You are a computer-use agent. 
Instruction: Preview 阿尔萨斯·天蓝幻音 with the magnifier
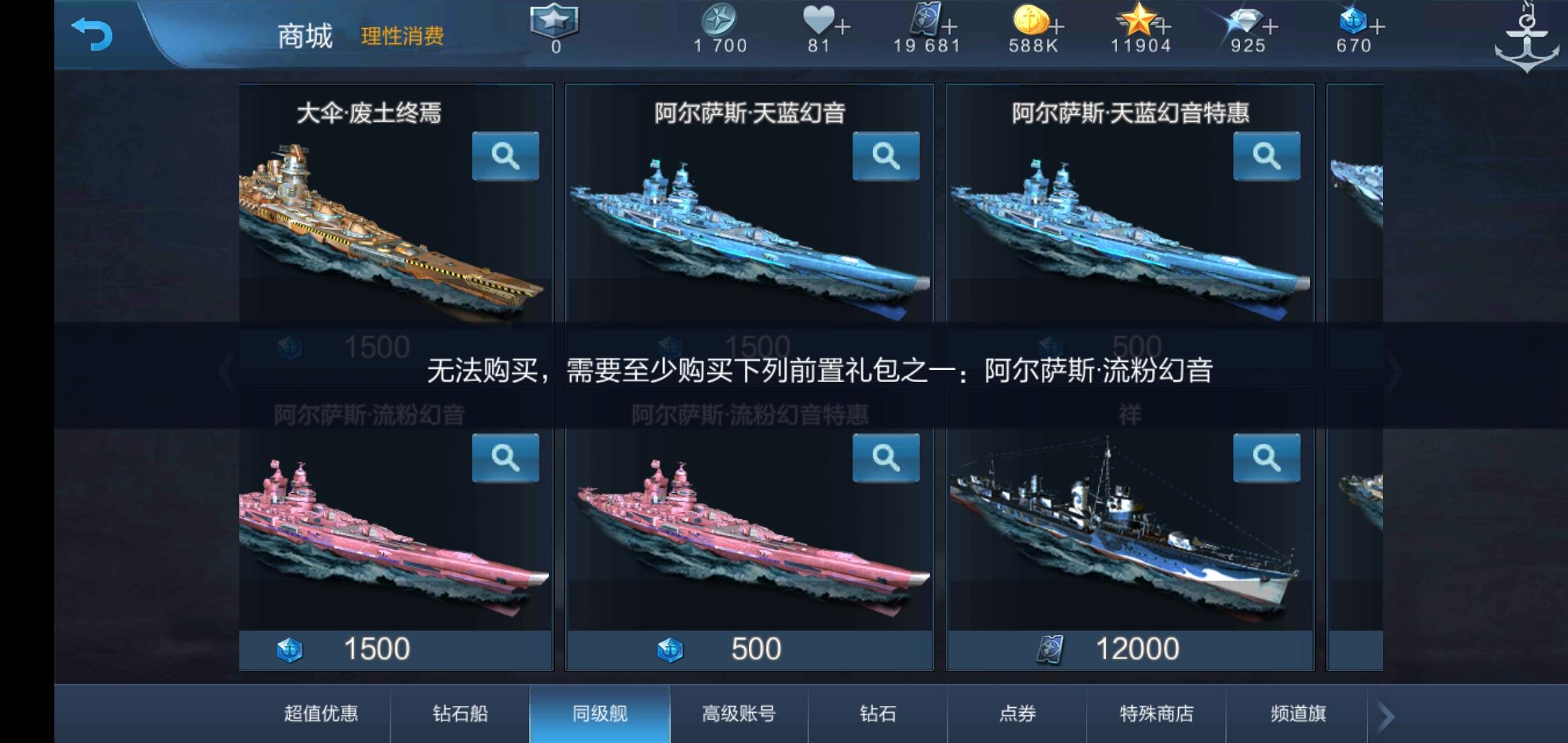[886, 156]
